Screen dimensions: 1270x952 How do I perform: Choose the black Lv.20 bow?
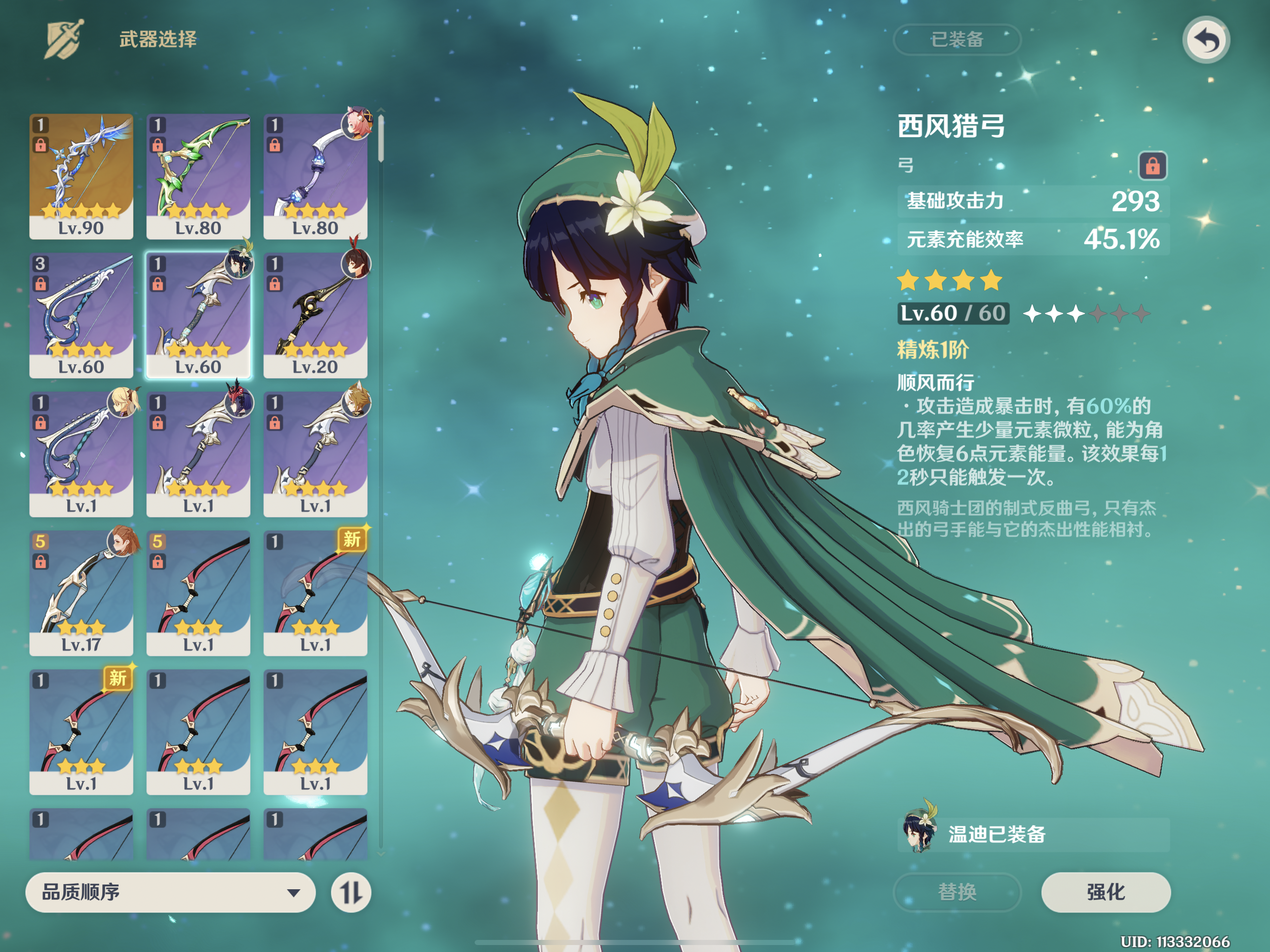315,315
